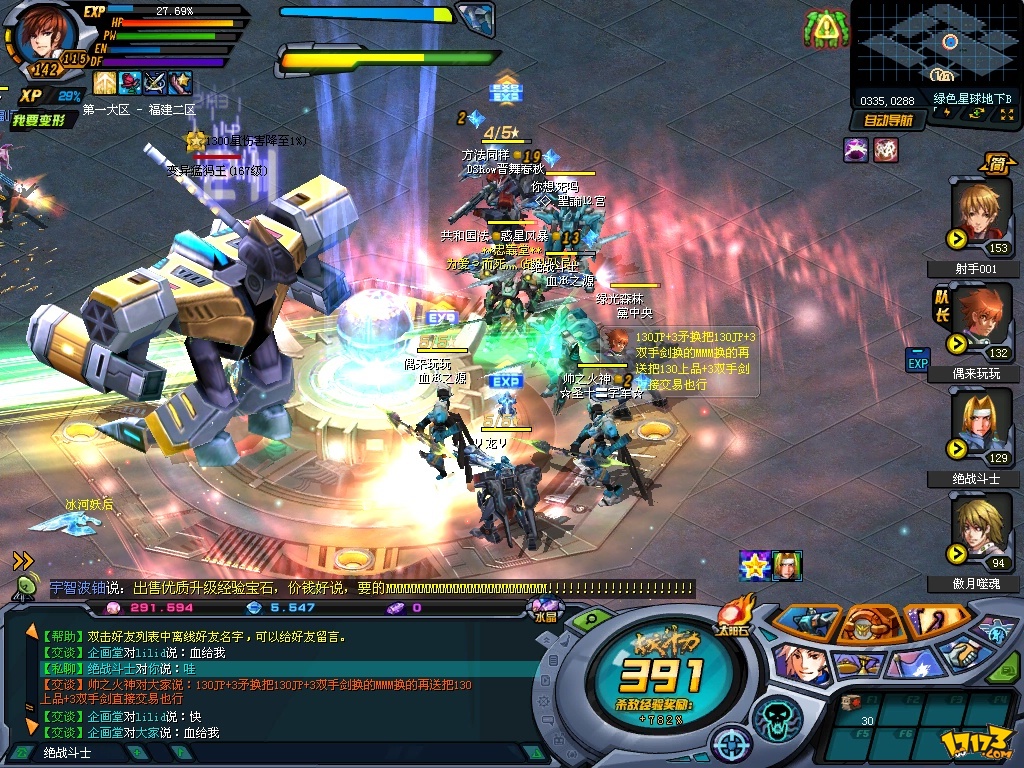This screenshot has height=768, width=1024.
Task: Click the 我要变形 transform button
Action: pyautogui.click(x=40, y=120)
